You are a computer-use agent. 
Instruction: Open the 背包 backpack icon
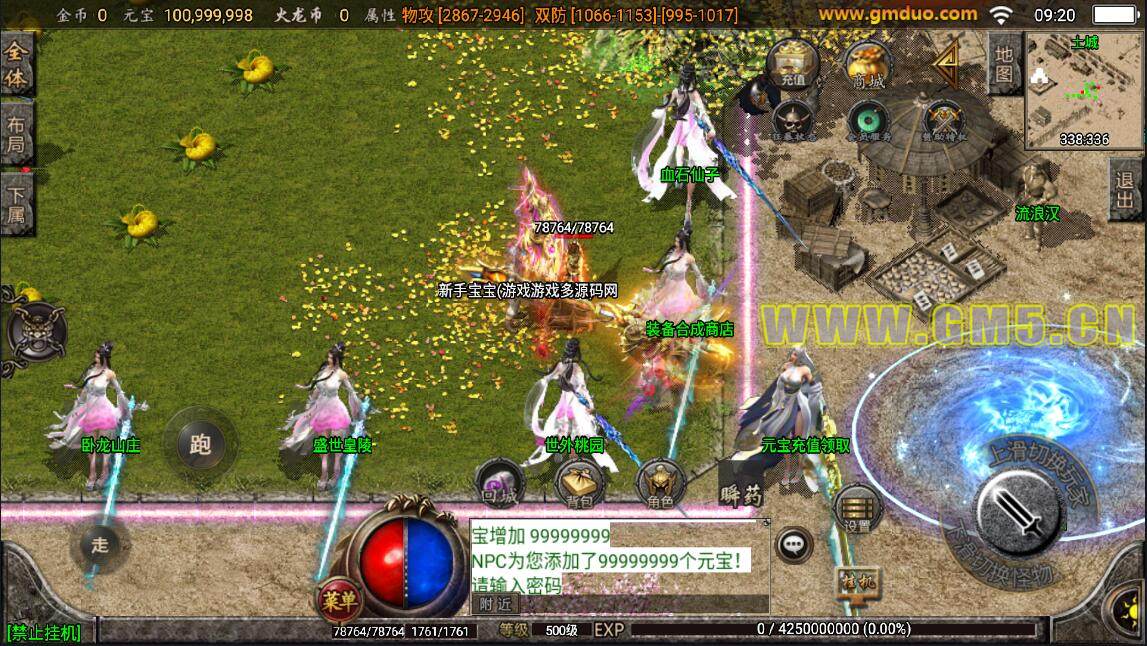580,483
